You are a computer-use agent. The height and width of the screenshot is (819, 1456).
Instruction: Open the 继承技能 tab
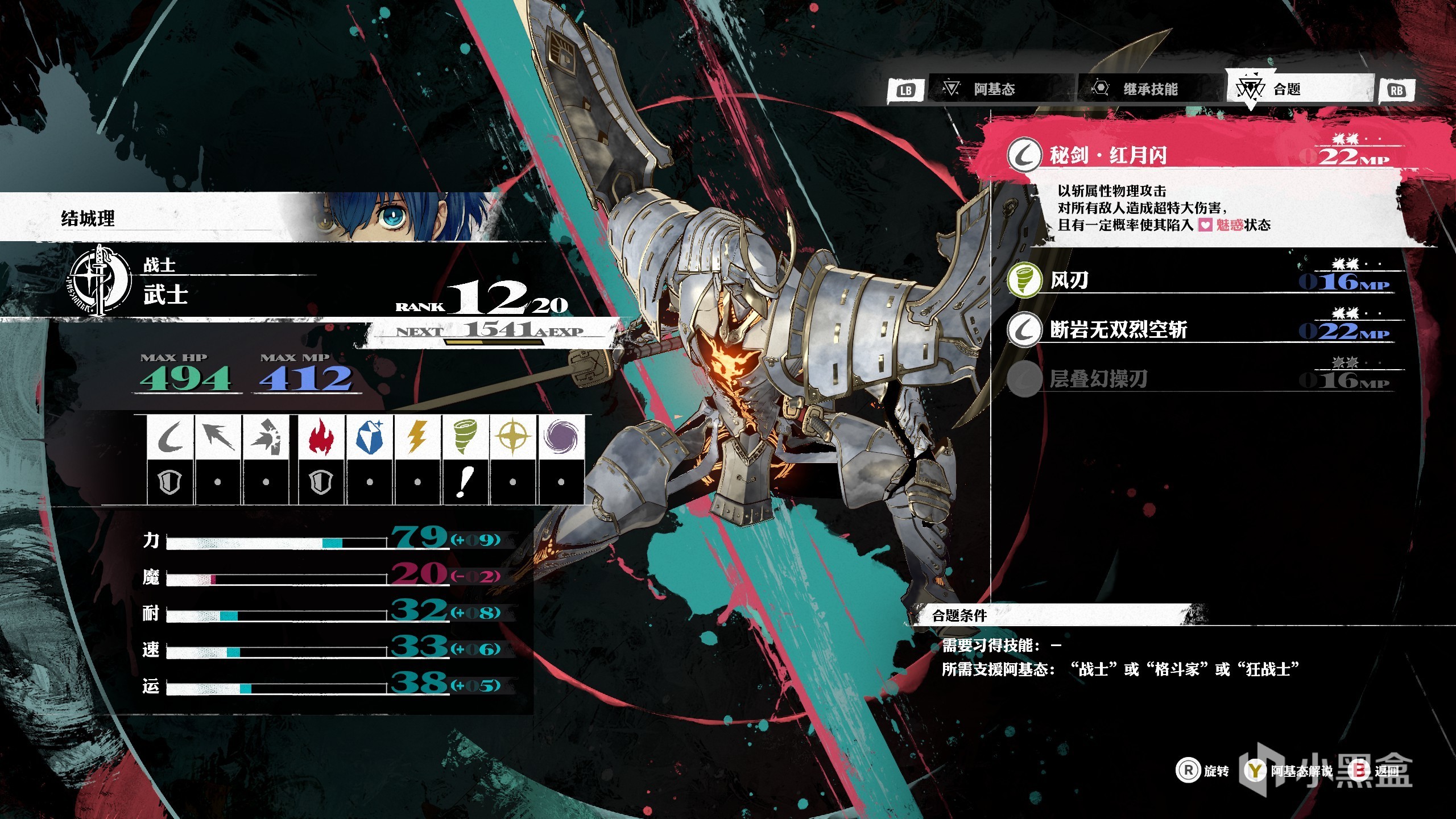[x=1150, y=89]
